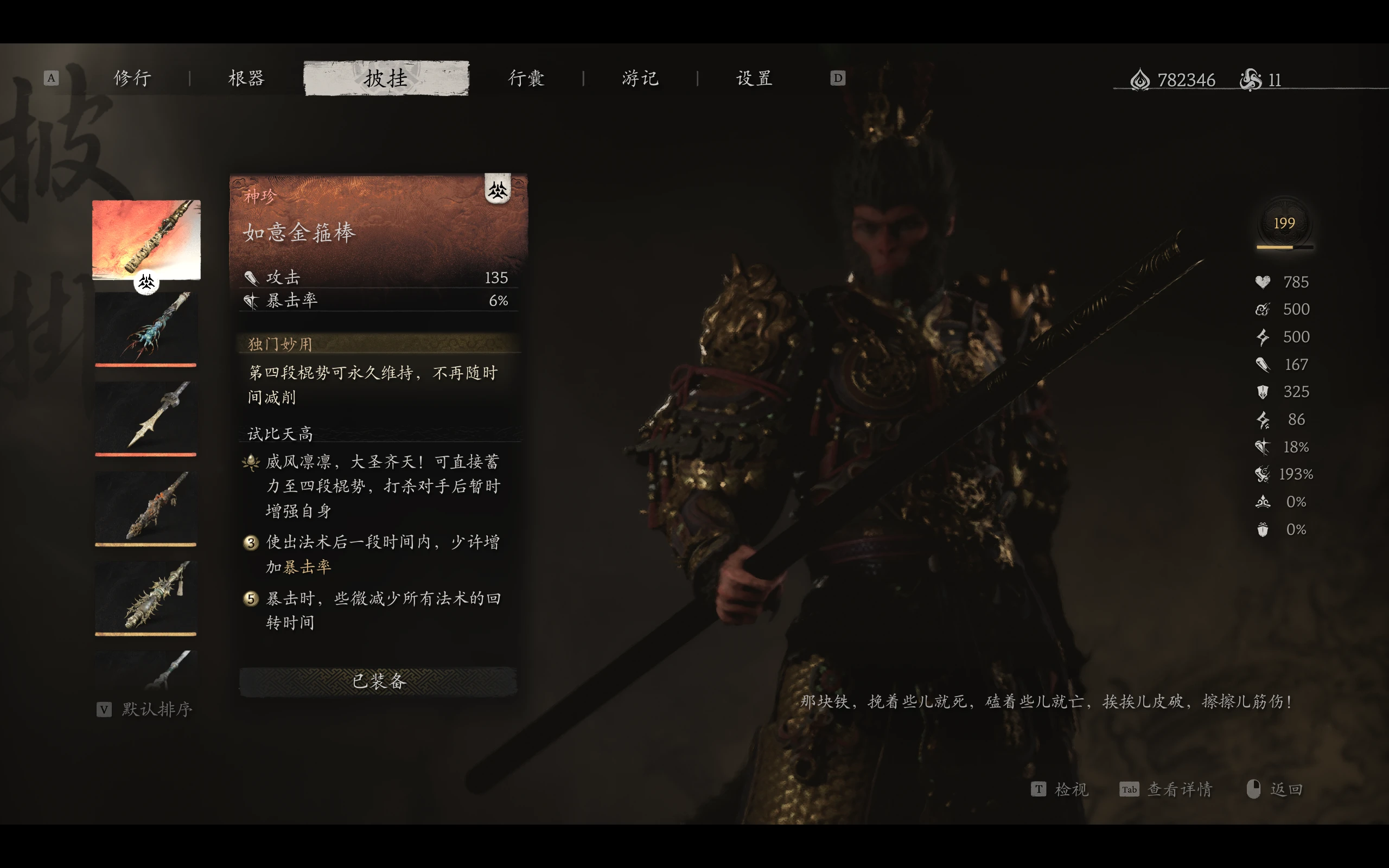1389x868 pixels.
Task: Open the 根器 tab
Action: (x=246, y=78)
